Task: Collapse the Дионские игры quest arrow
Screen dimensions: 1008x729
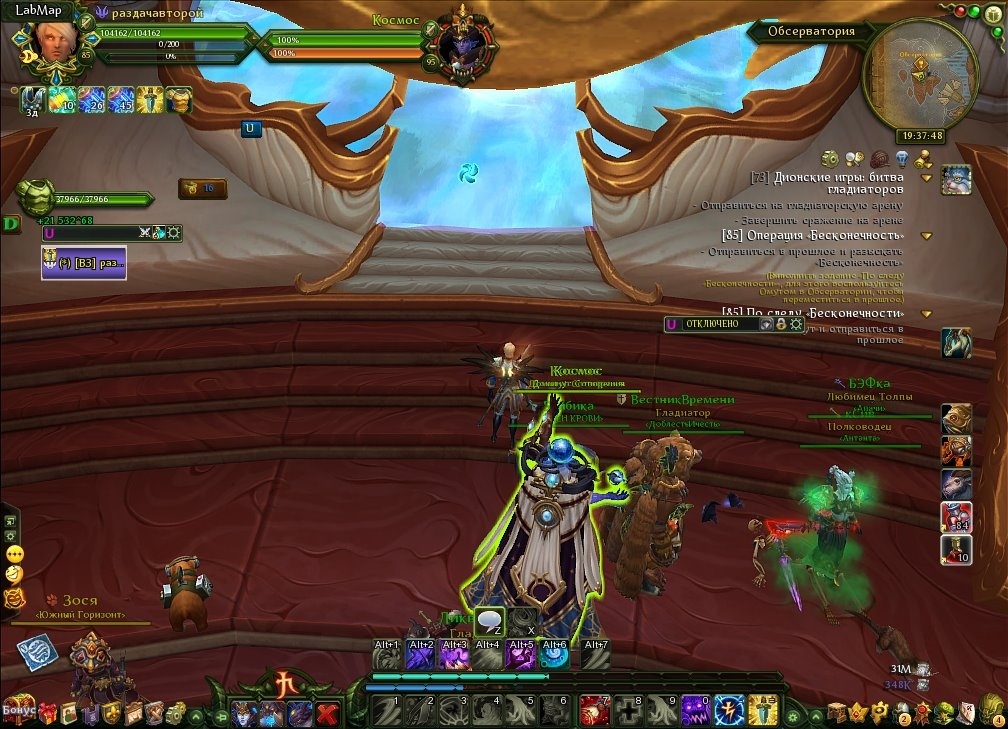Action: point(927,178)
